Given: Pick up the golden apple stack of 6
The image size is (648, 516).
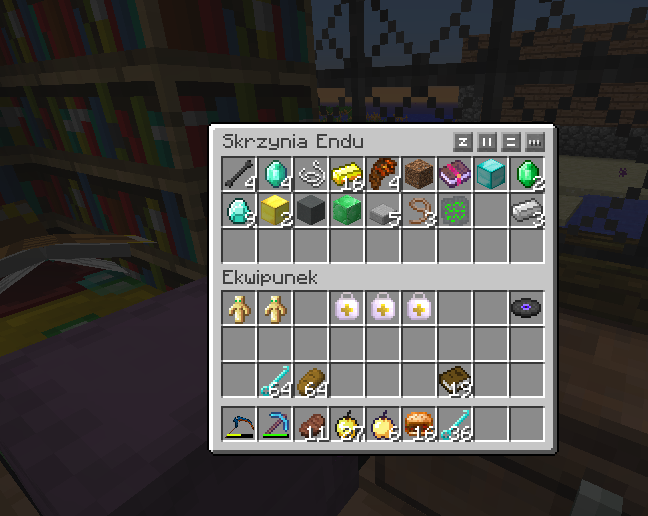Looking at the screenshot, I should tap(383, 425).
